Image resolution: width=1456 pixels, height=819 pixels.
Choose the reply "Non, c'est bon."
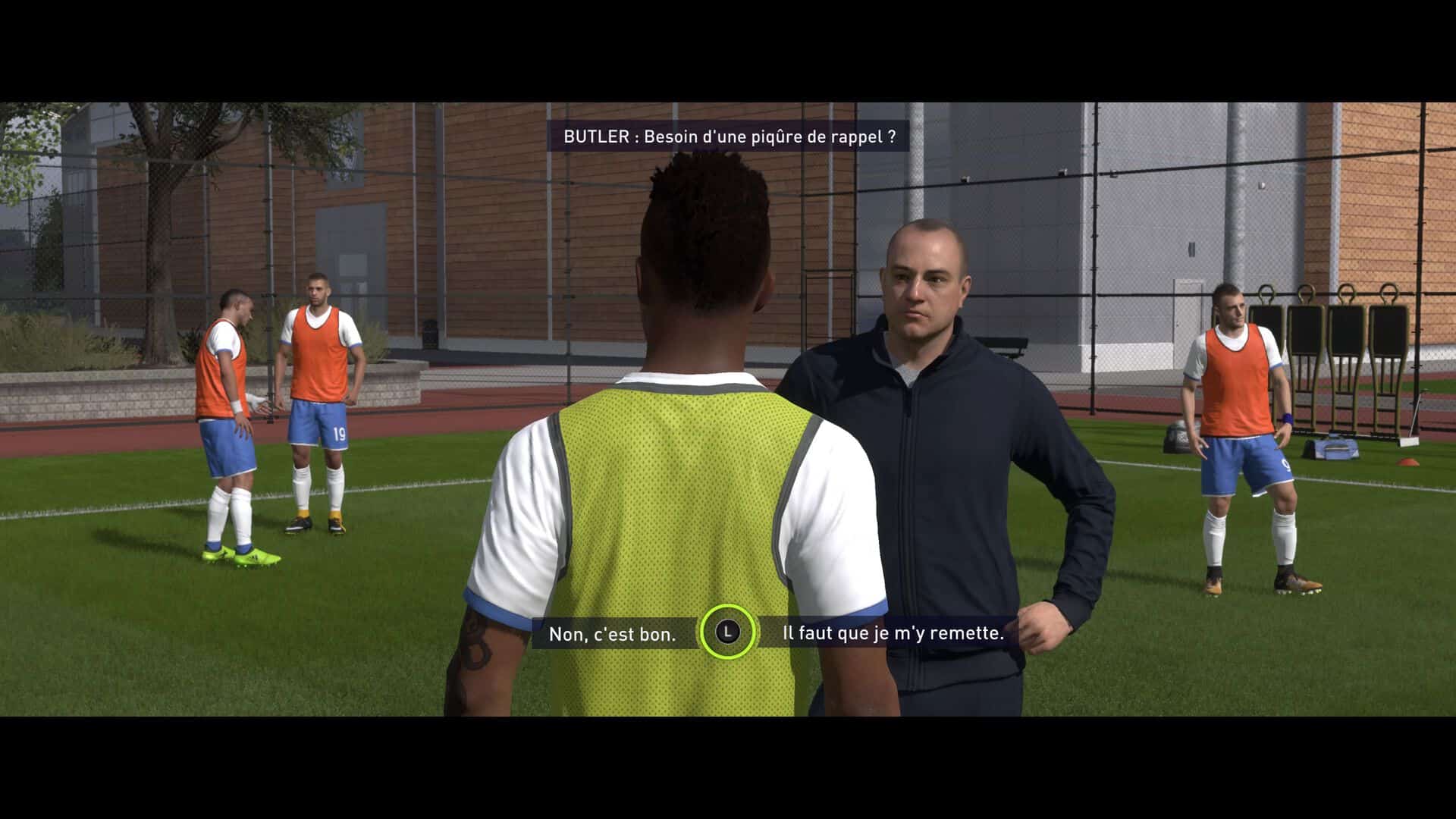(612, 633)
